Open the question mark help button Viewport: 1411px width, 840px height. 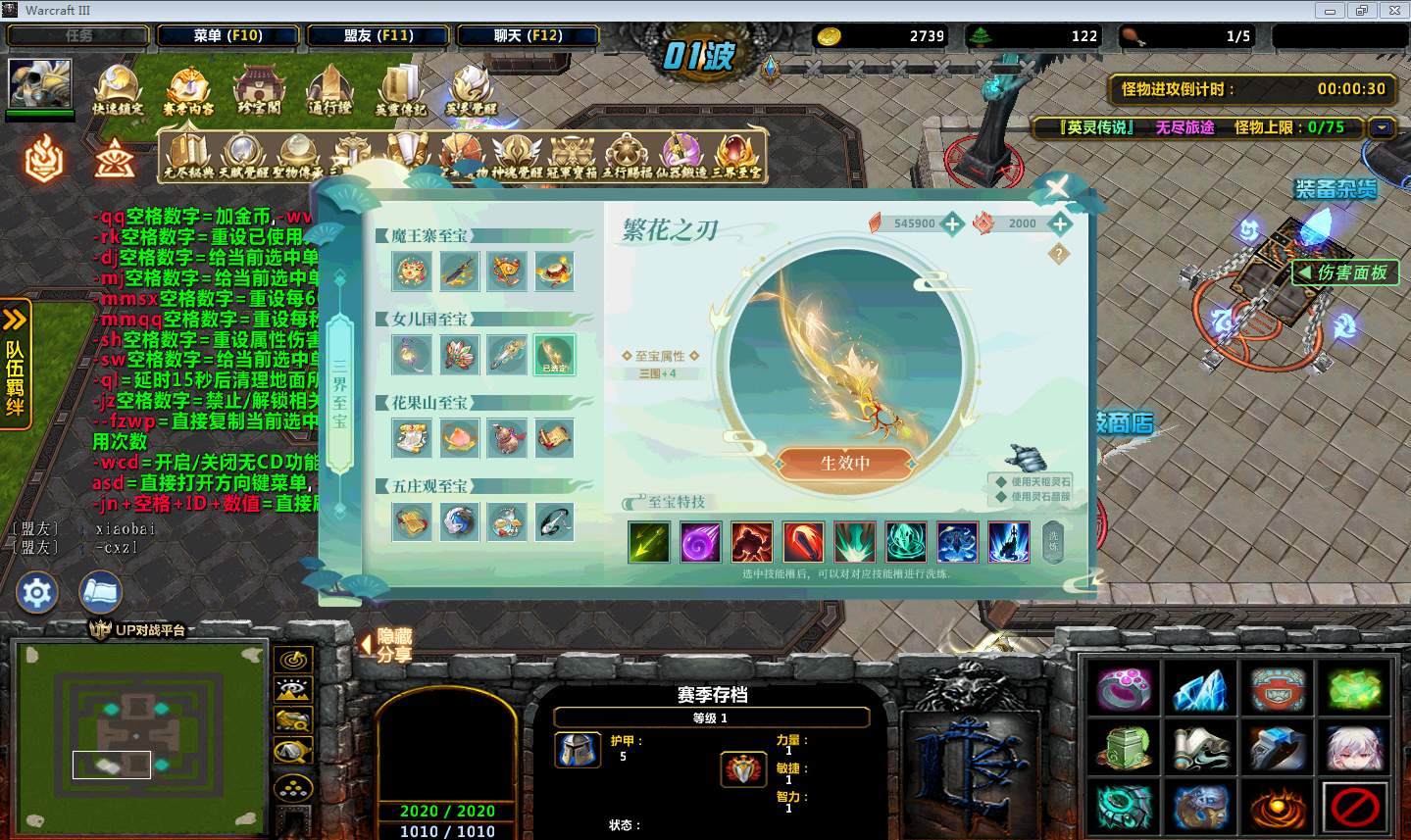[x=1058, y=254]
